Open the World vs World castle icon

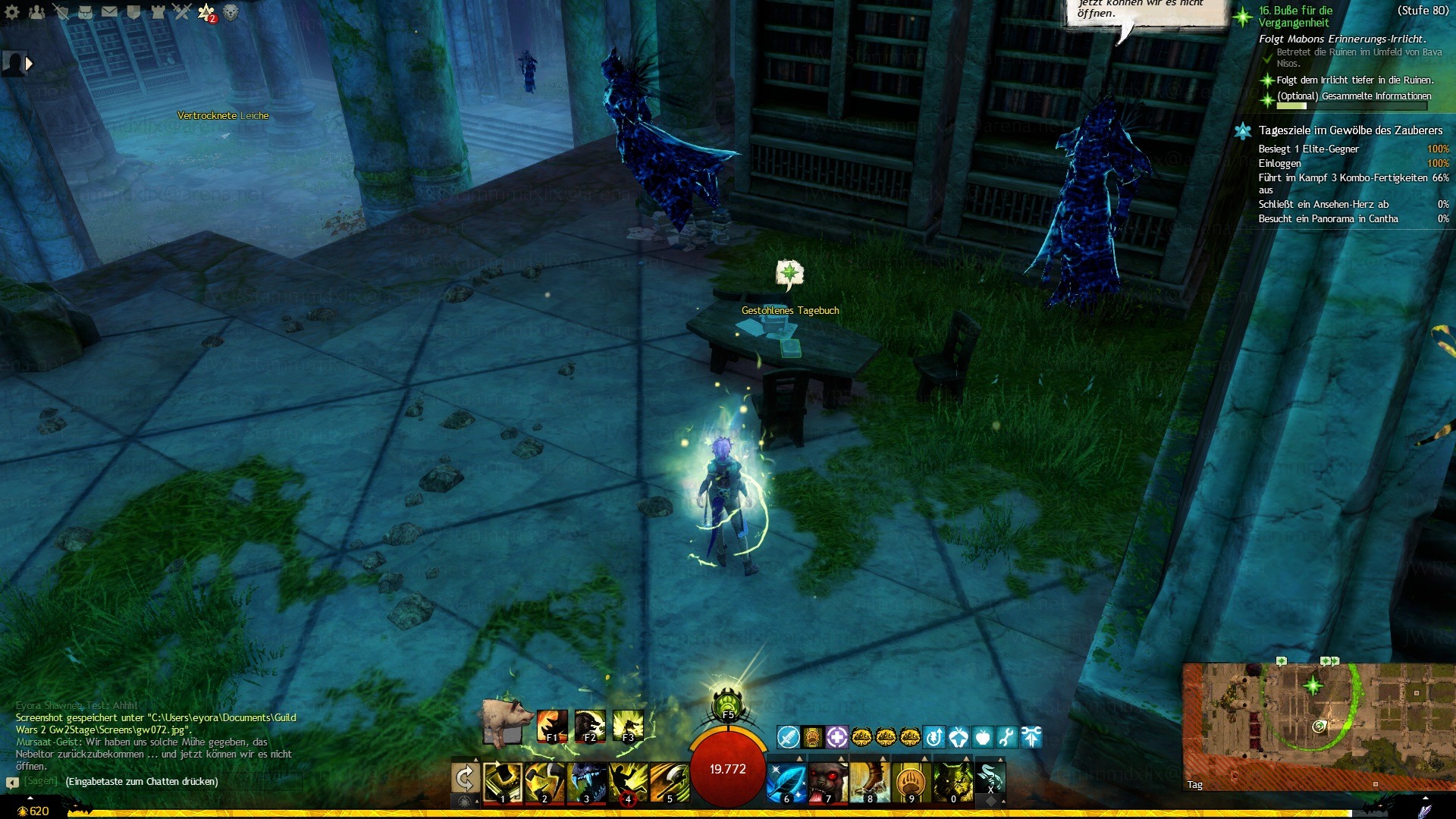click(158, 12)
